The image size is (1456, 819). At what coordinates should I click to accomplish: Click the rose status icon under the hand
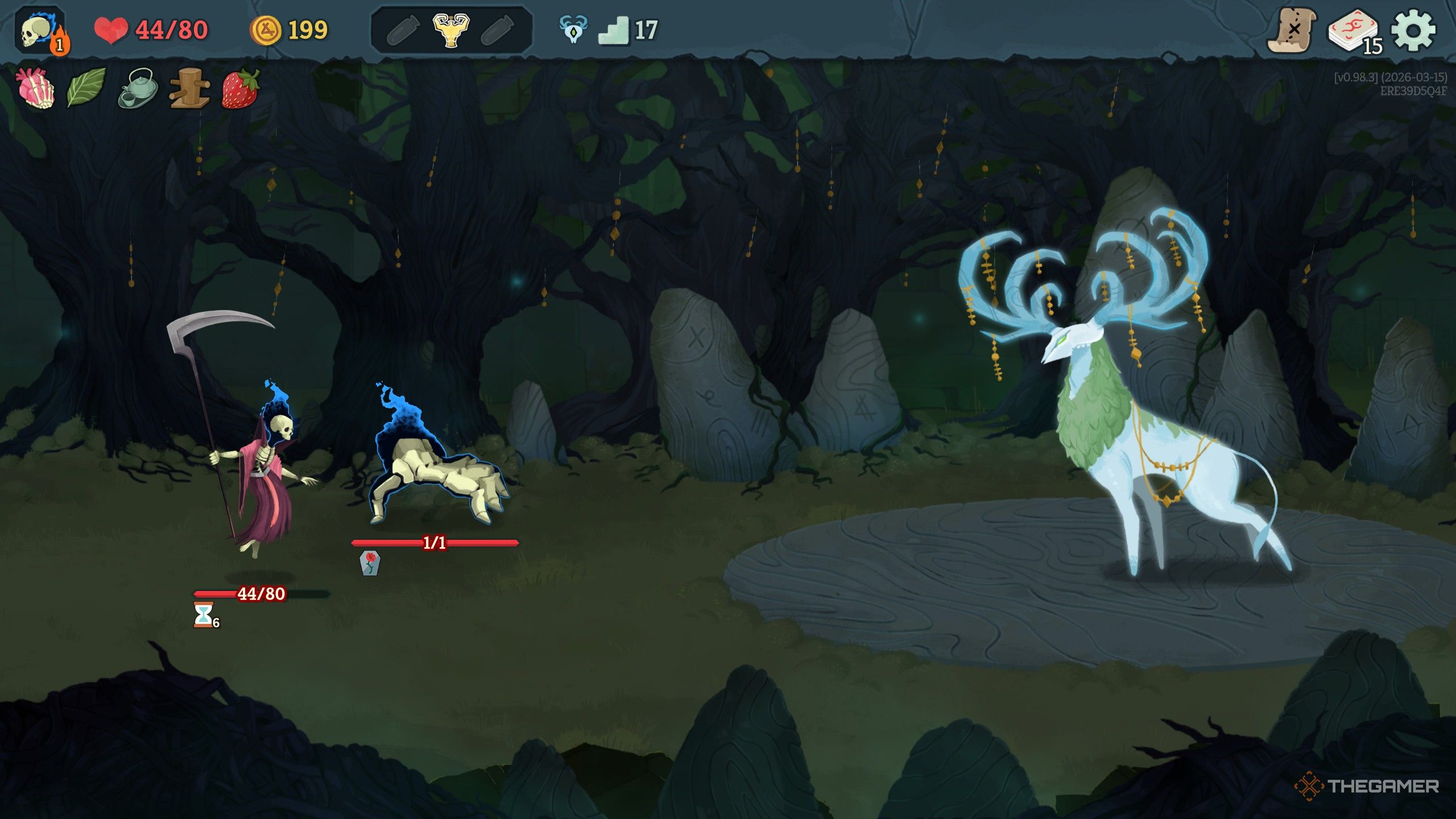370,563
